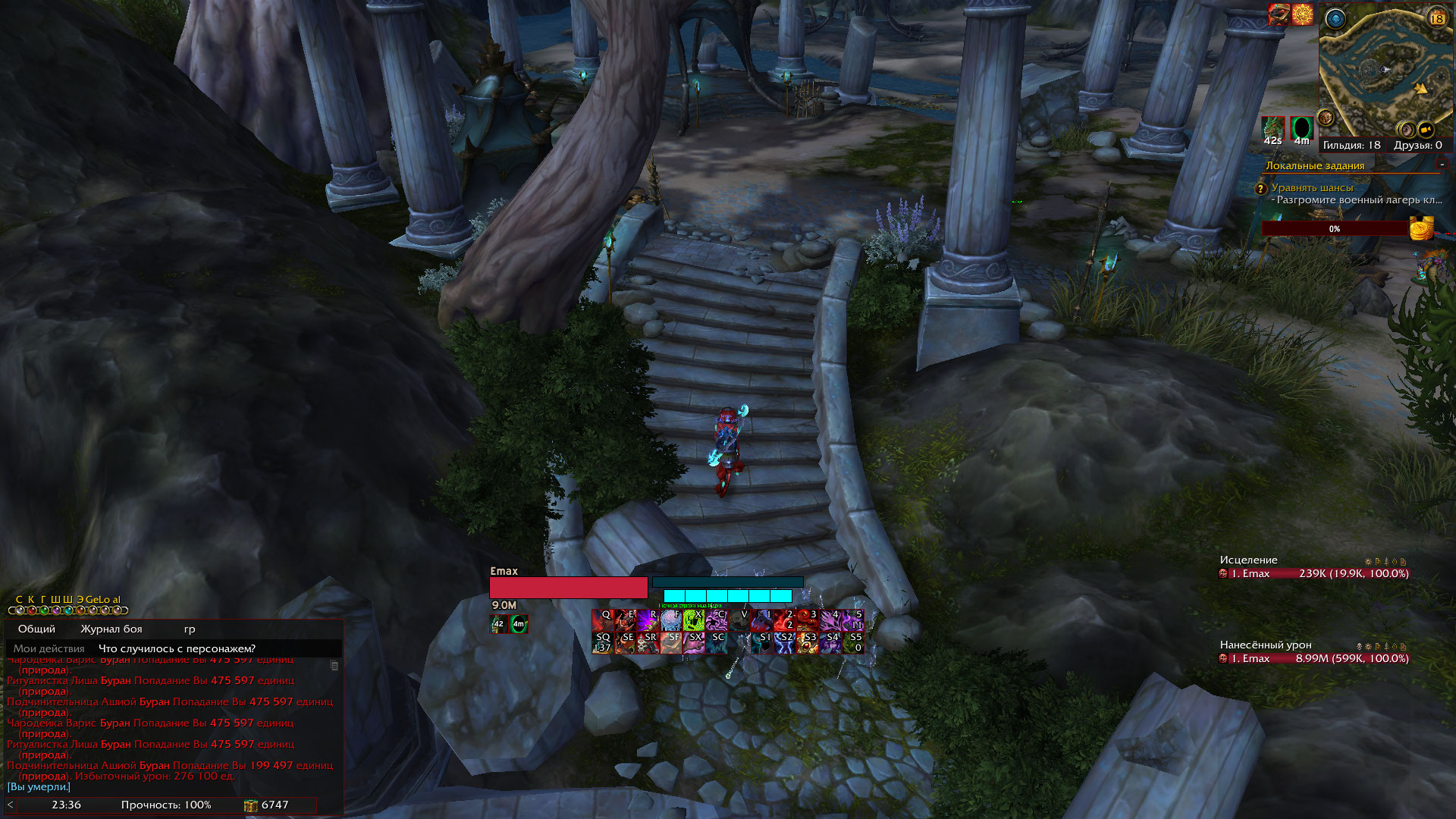
Task: Select the Мои действия log filter
Action: (49, 649)
